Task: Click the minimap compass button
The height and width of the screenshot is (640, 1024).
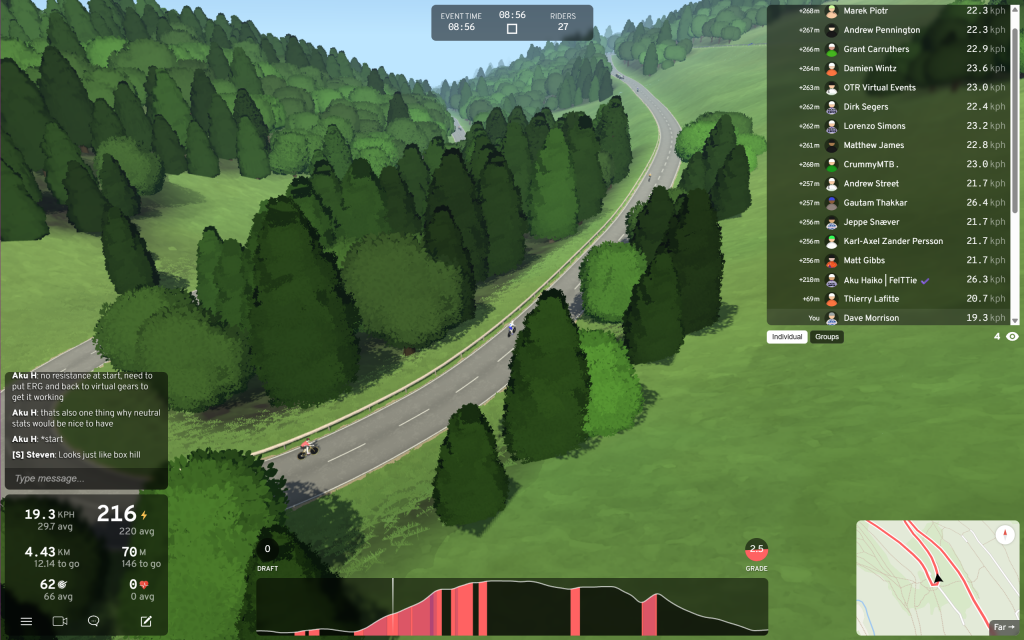Action: [1003, 535]
